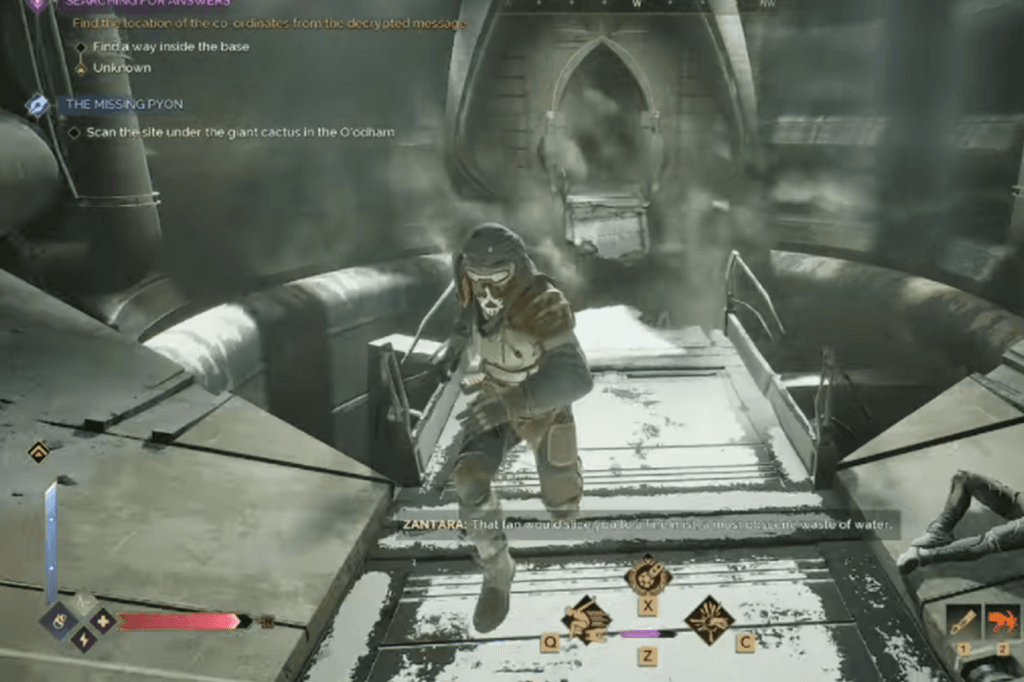Image resolution: width=1024 pixels, height=682 pixels.
Task: Activate the burst ability icon beside C
Action: point(709,619)
